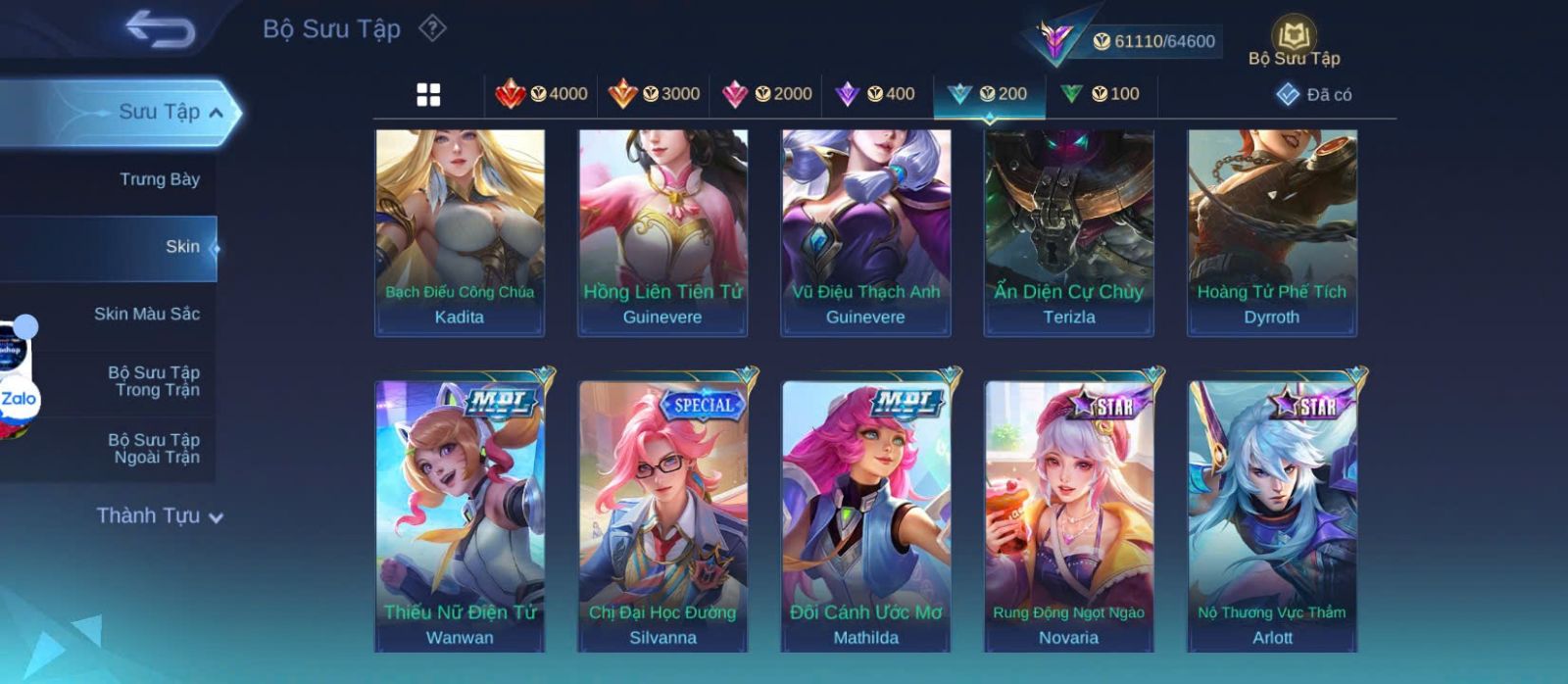
Task: Expand the Thành Tựu section
Action: [160, 516]
